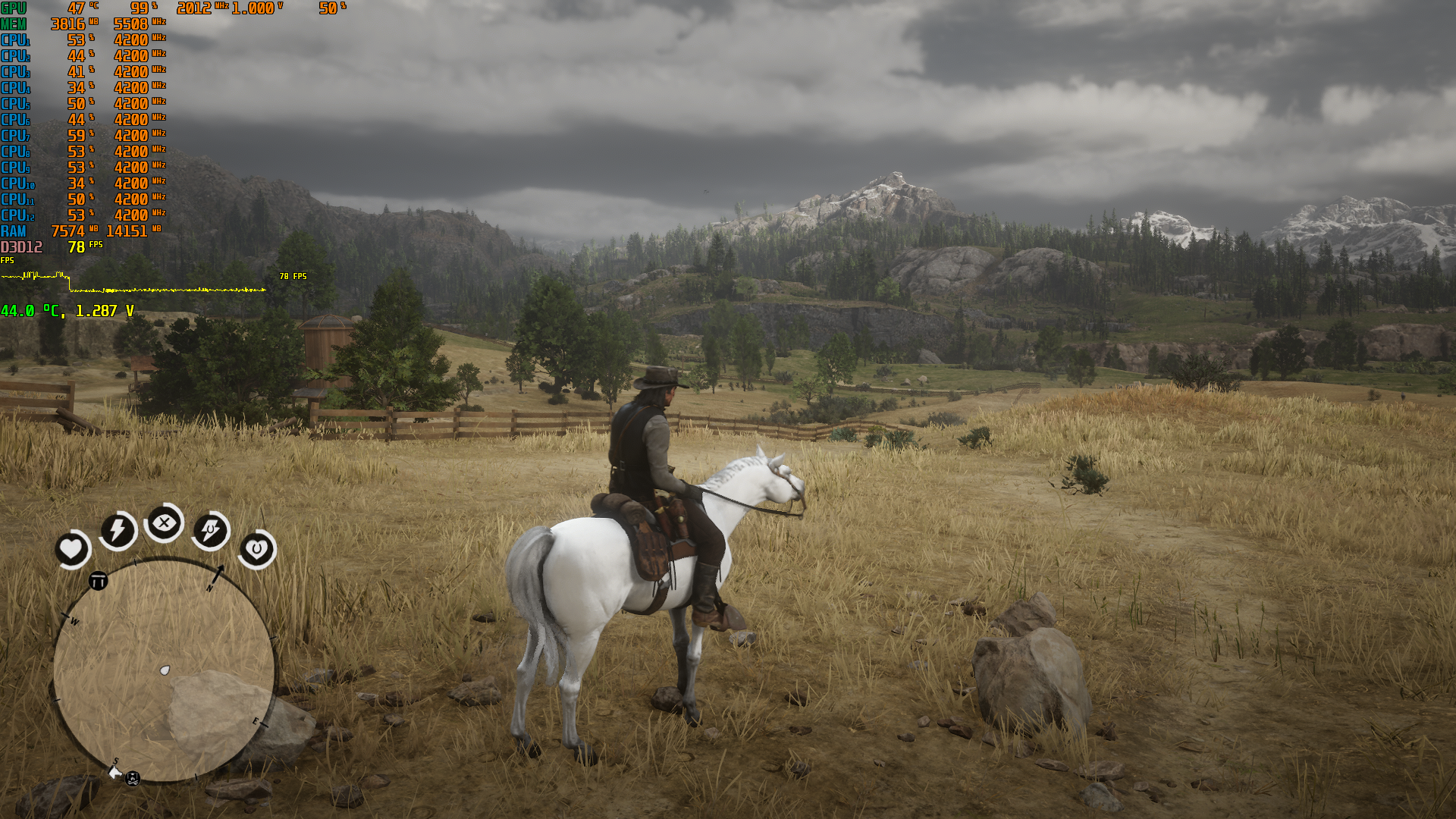Click the player position marker on minimap
The image size is (1456, 819).
[165, 670]
